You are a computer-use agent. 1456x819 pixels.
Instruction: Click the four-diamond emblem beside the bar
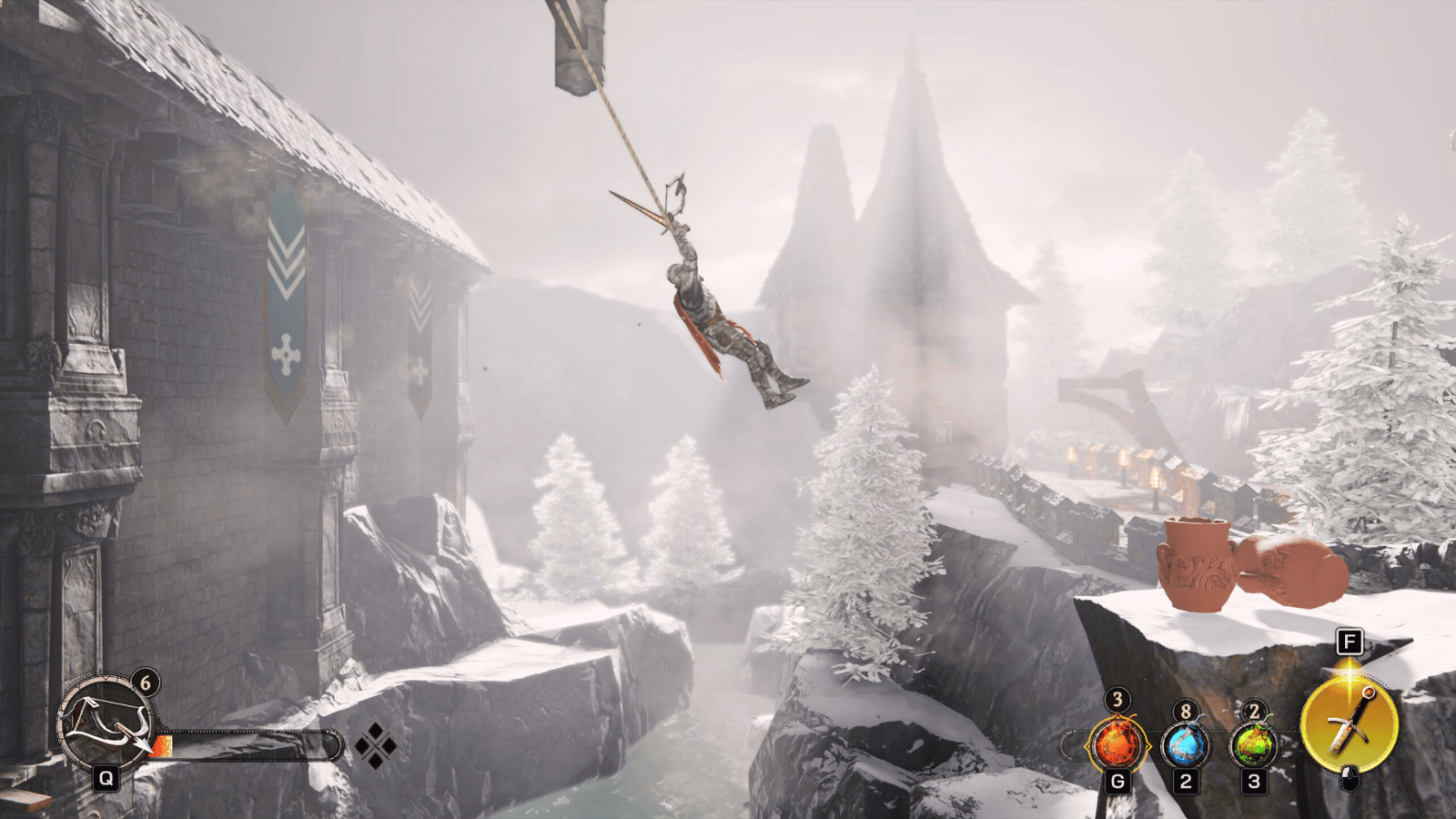click(375, 747)
